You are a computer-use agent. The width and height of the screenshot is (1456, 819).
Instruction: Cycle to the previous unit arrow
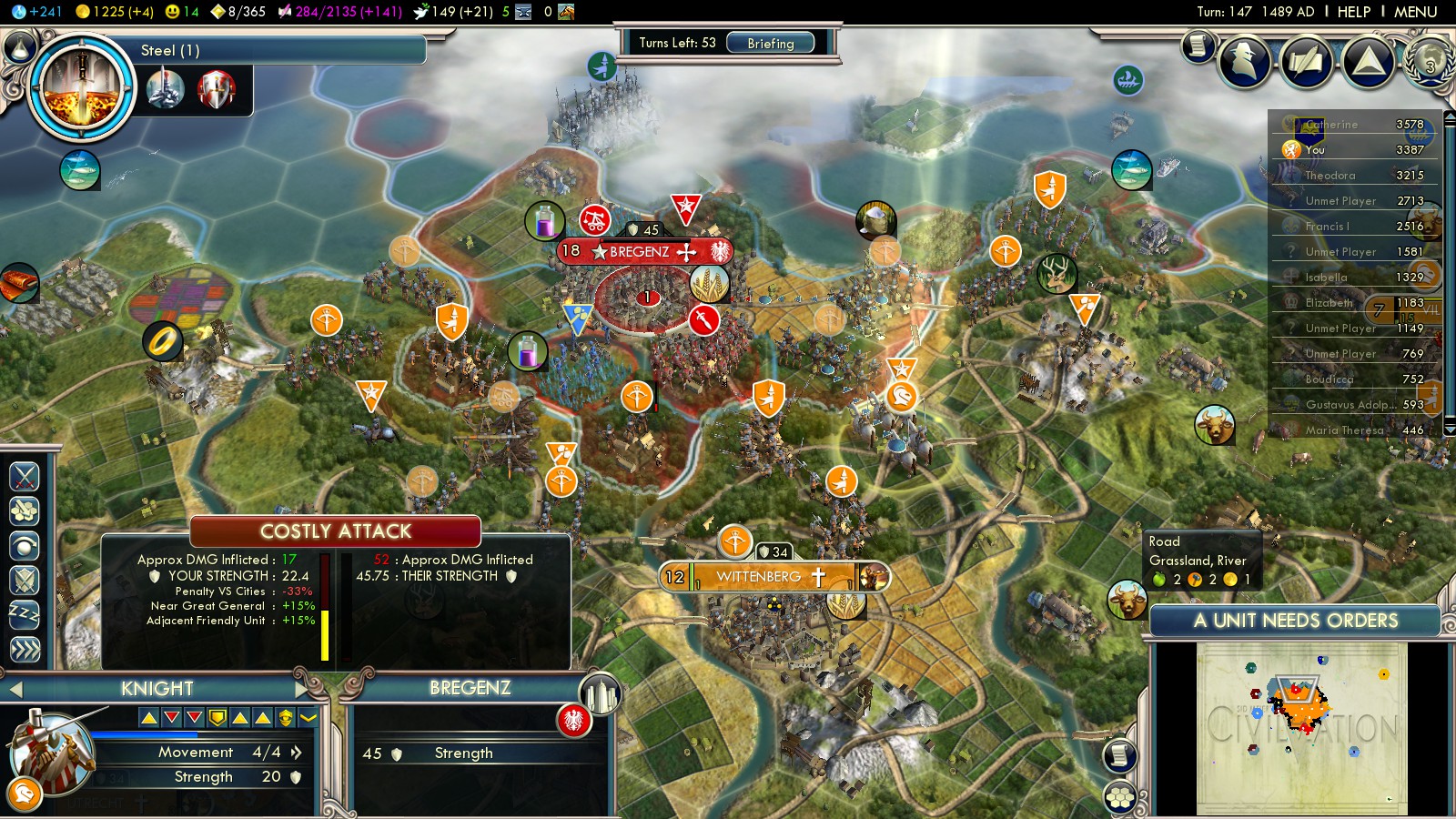(x=15, y=690)
